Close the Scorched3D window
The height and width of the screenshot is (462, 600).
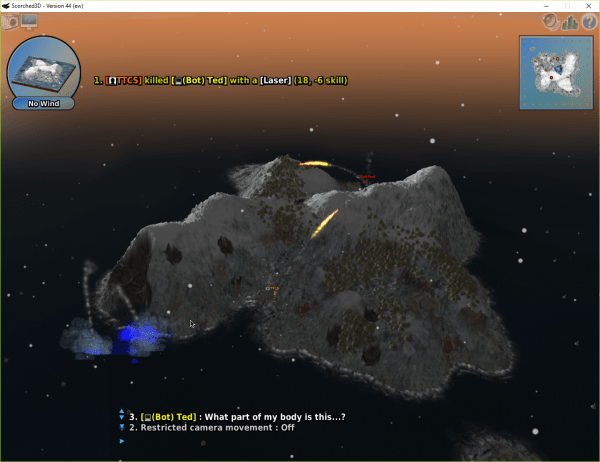pyautogui.click(x=589, y=5)
